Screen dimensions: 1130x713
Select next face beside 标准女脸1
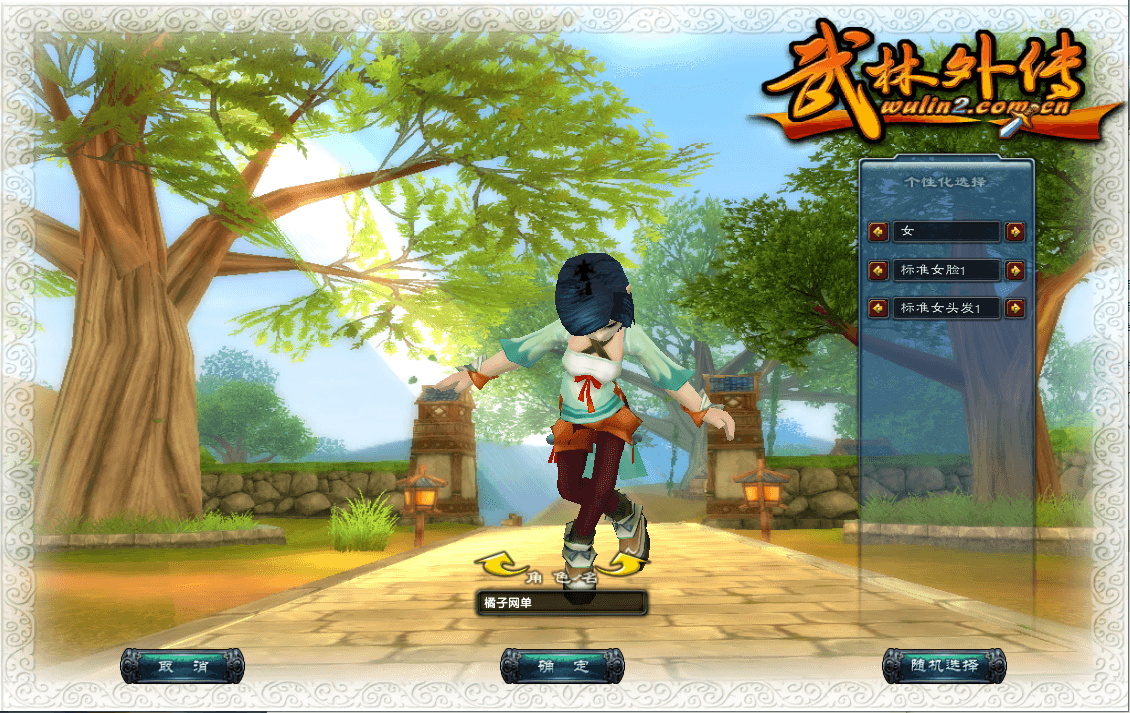(1015, 271)
